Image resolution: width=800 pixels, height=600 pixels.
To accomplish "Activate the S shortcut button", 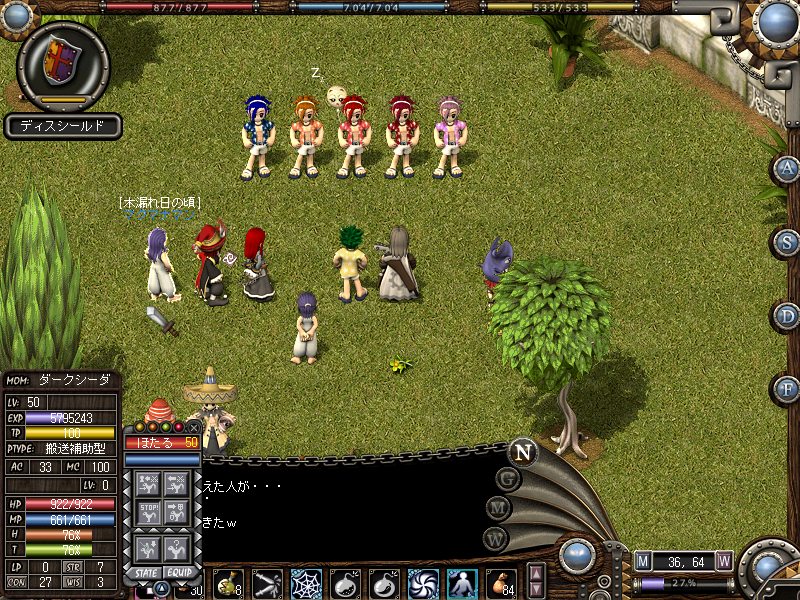I will (x=786, y=242).
